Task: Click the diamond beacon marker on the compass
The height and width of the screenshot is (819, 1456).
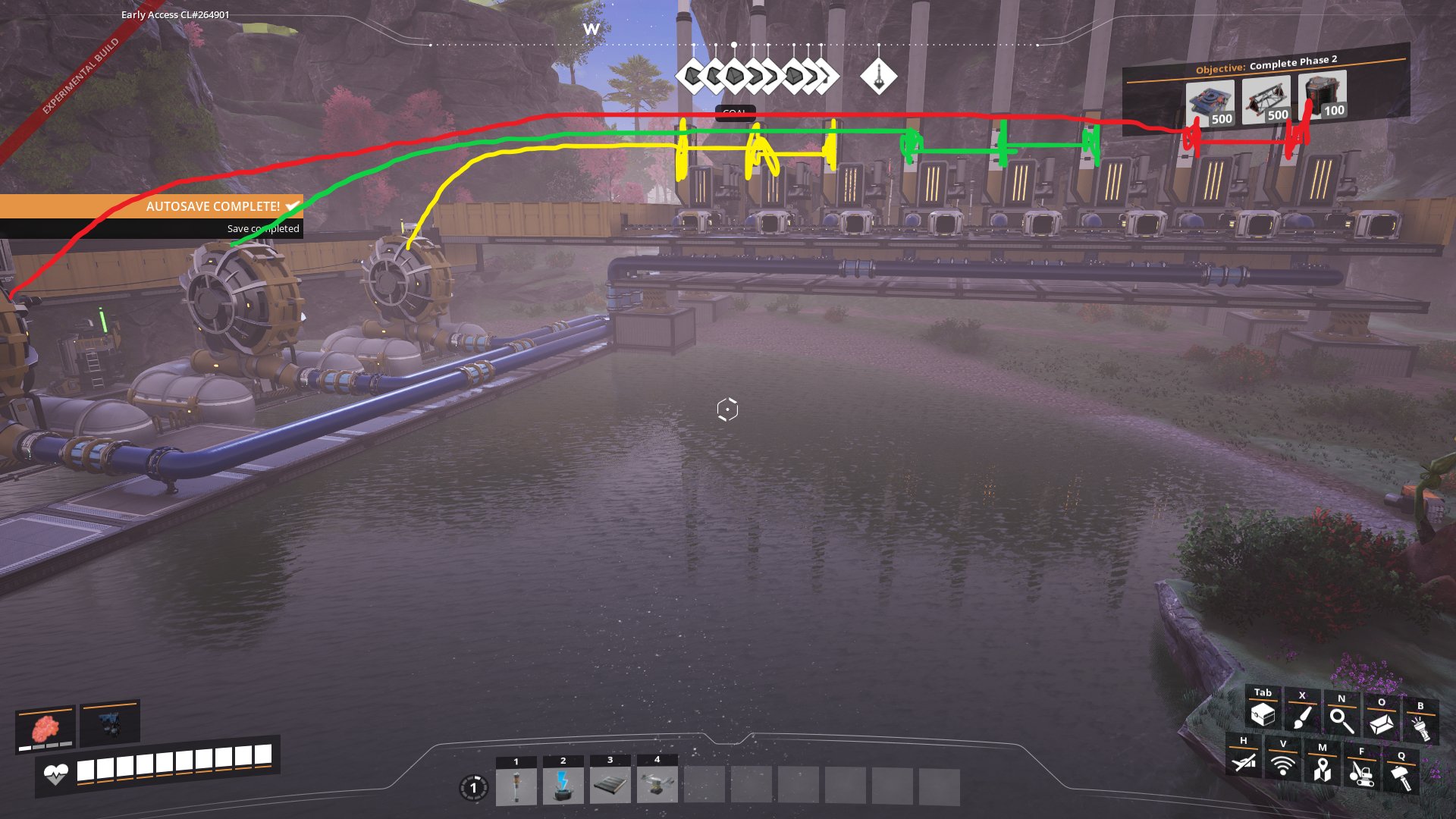Action: pyautogui.click(x=879, y=76)
